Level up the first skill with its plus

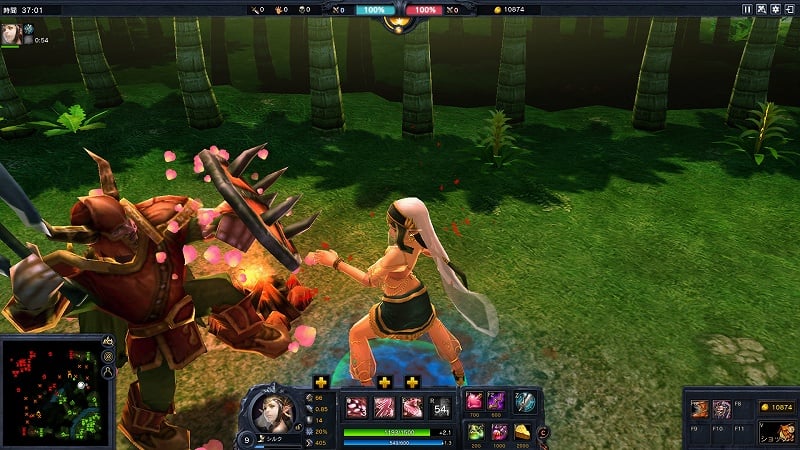coord(320,382)
